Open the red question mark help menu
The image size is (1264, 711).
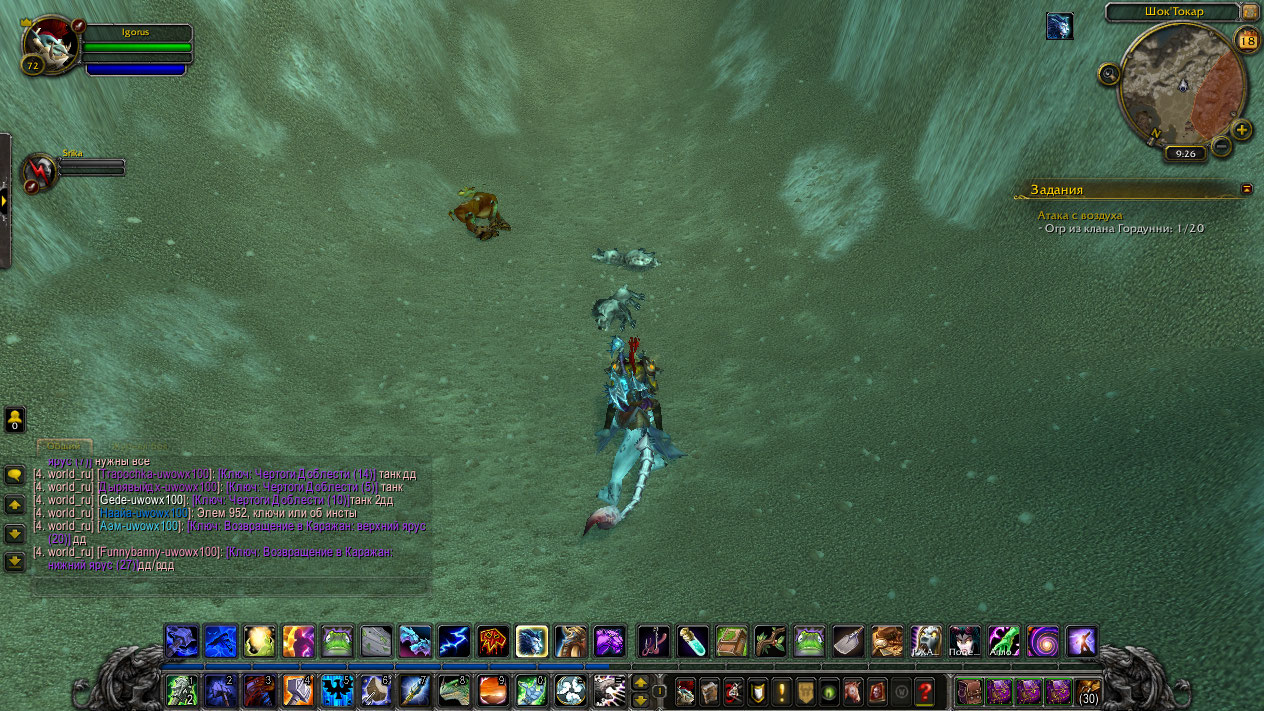point(925,691)
